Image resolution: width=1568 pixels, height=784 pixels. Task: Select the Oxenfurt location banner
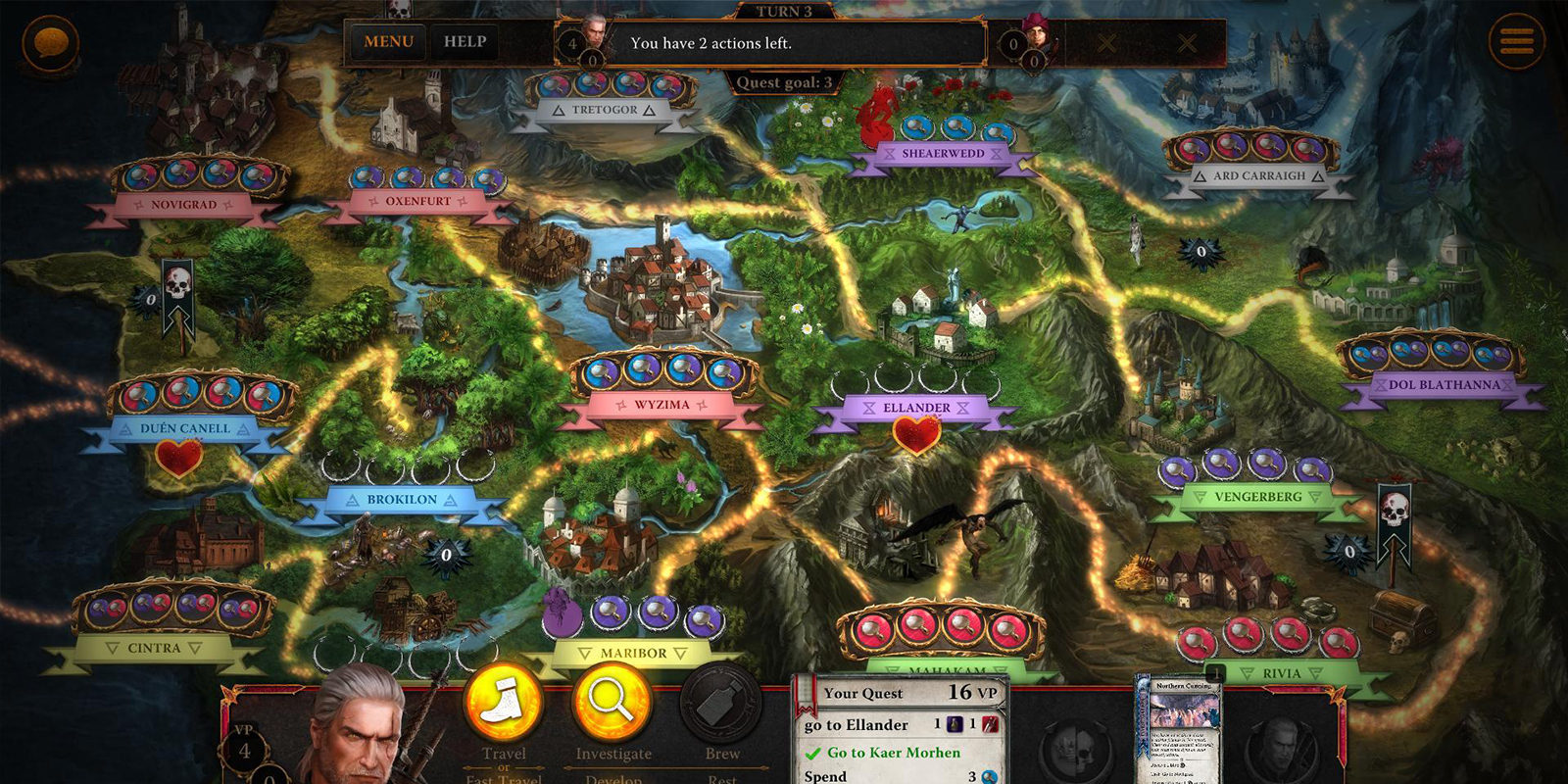pos(418,201)
